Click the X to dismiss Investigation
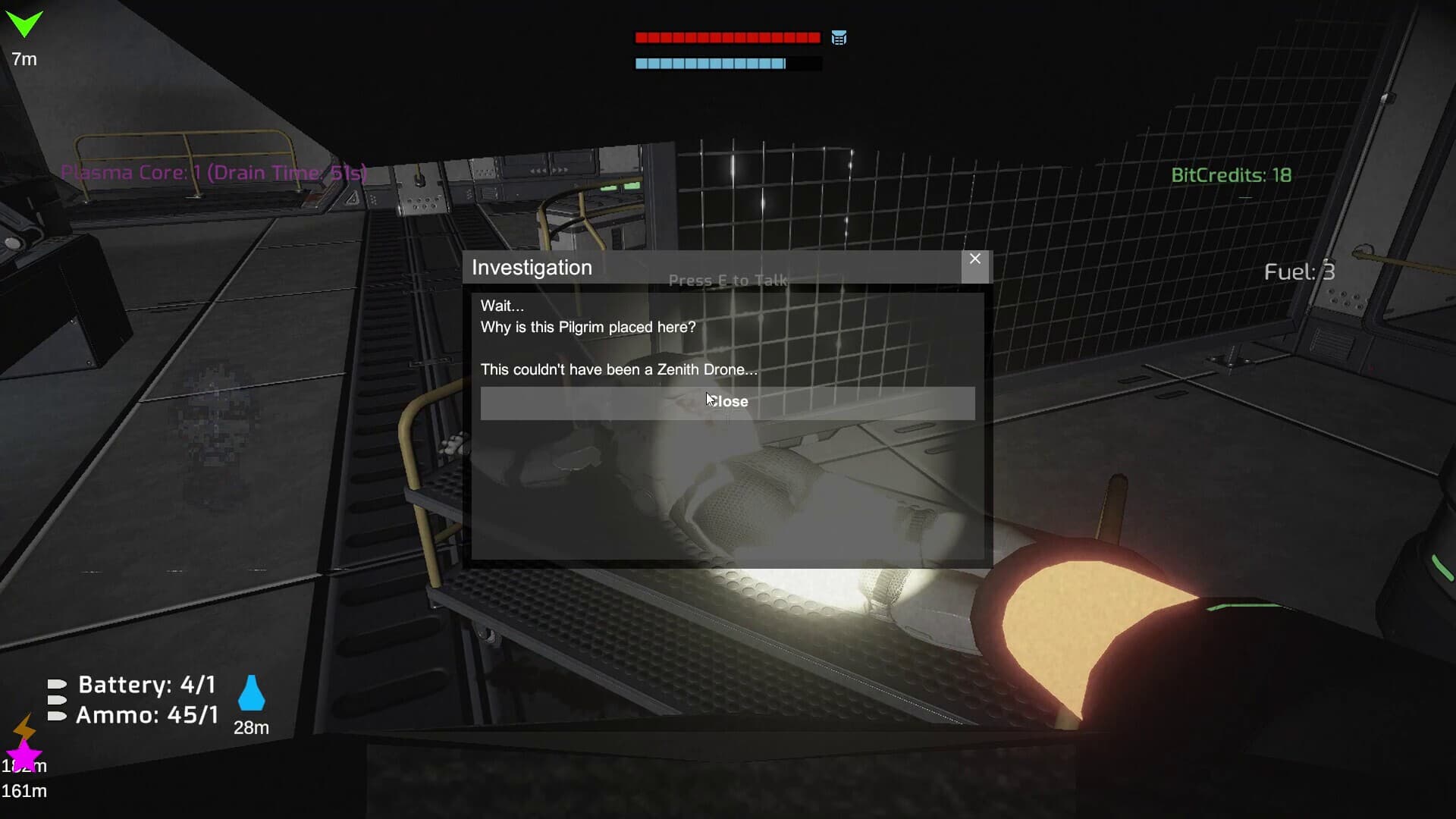1456x819 pixels. point(975,259)
